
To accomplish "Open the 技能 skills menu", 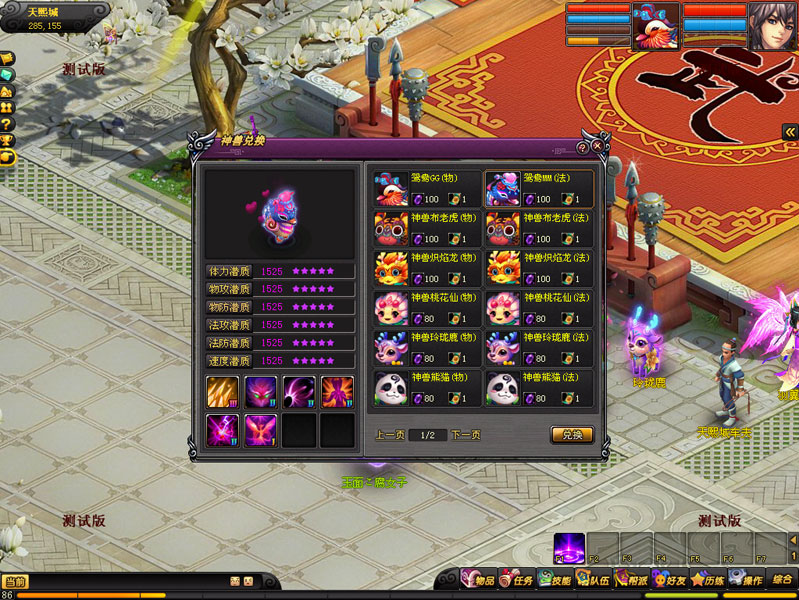I will [555, 580].
